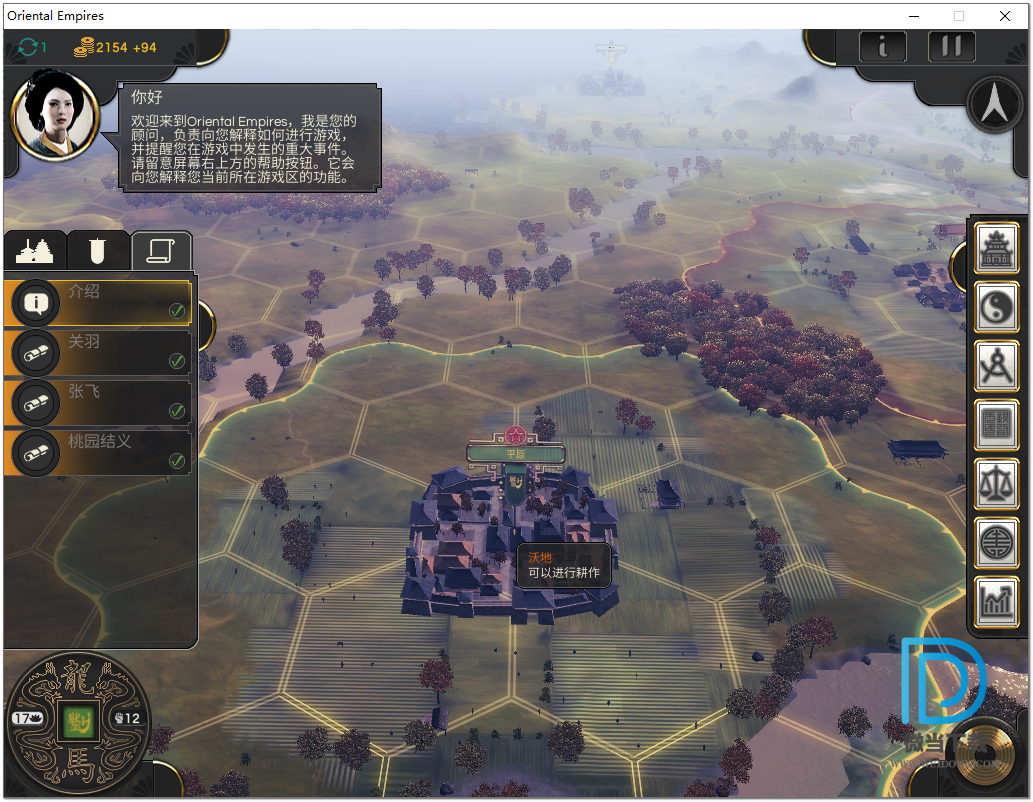The height and width of the screenshot is (802, 1033).
Task: Switch to the cities tab
Action: pos(36,250)
